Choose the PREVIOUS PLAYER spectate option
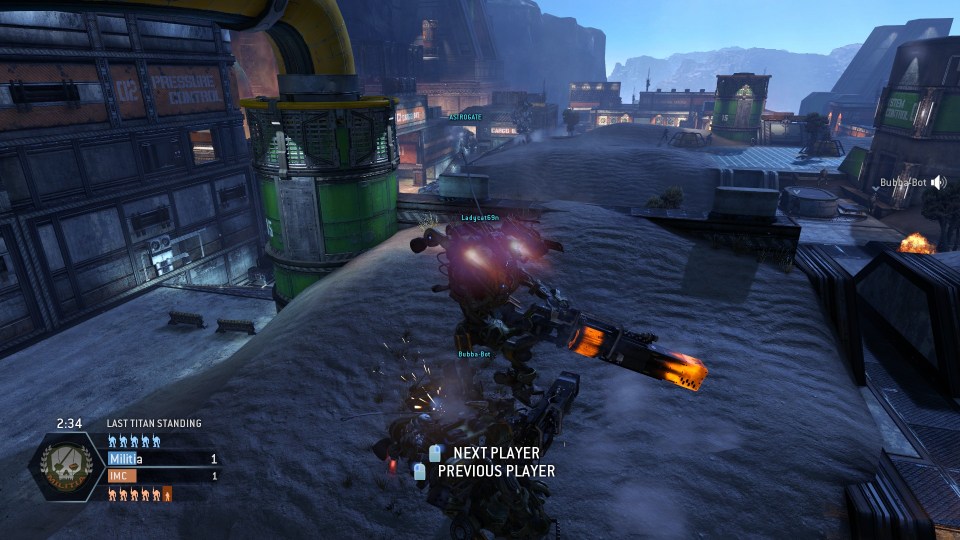This screenshot has width=960, height=540. tap(495, 471)
